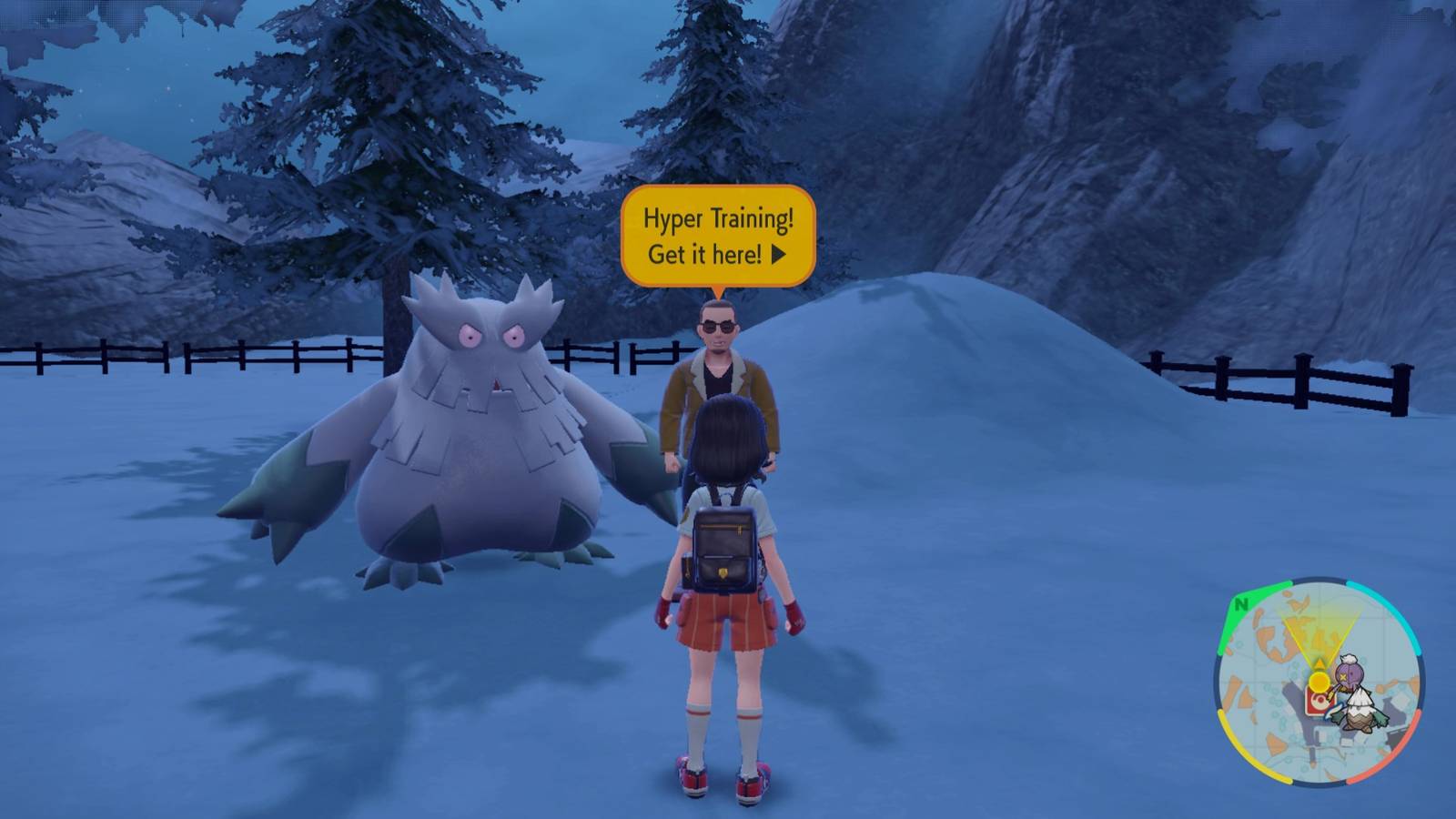Viewport: 1456px width, 819px height.
Task: Tap the yellow field-of-view cone on minimap
Action: [x=1318, y=630]
